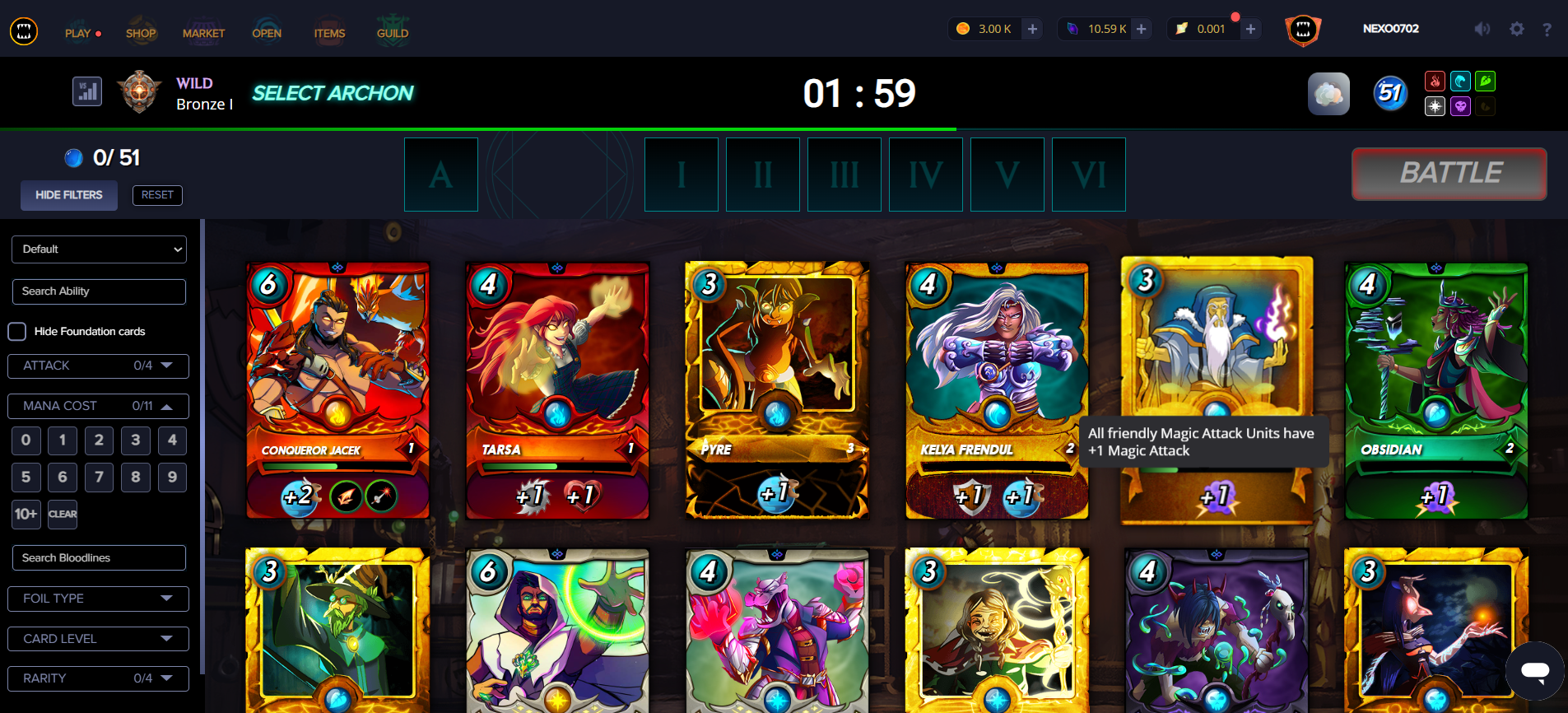Viewport: 1568px width, 713px height.
Task: Click the cloud ruleset icon near the timer
Action: click(1328, 94)
